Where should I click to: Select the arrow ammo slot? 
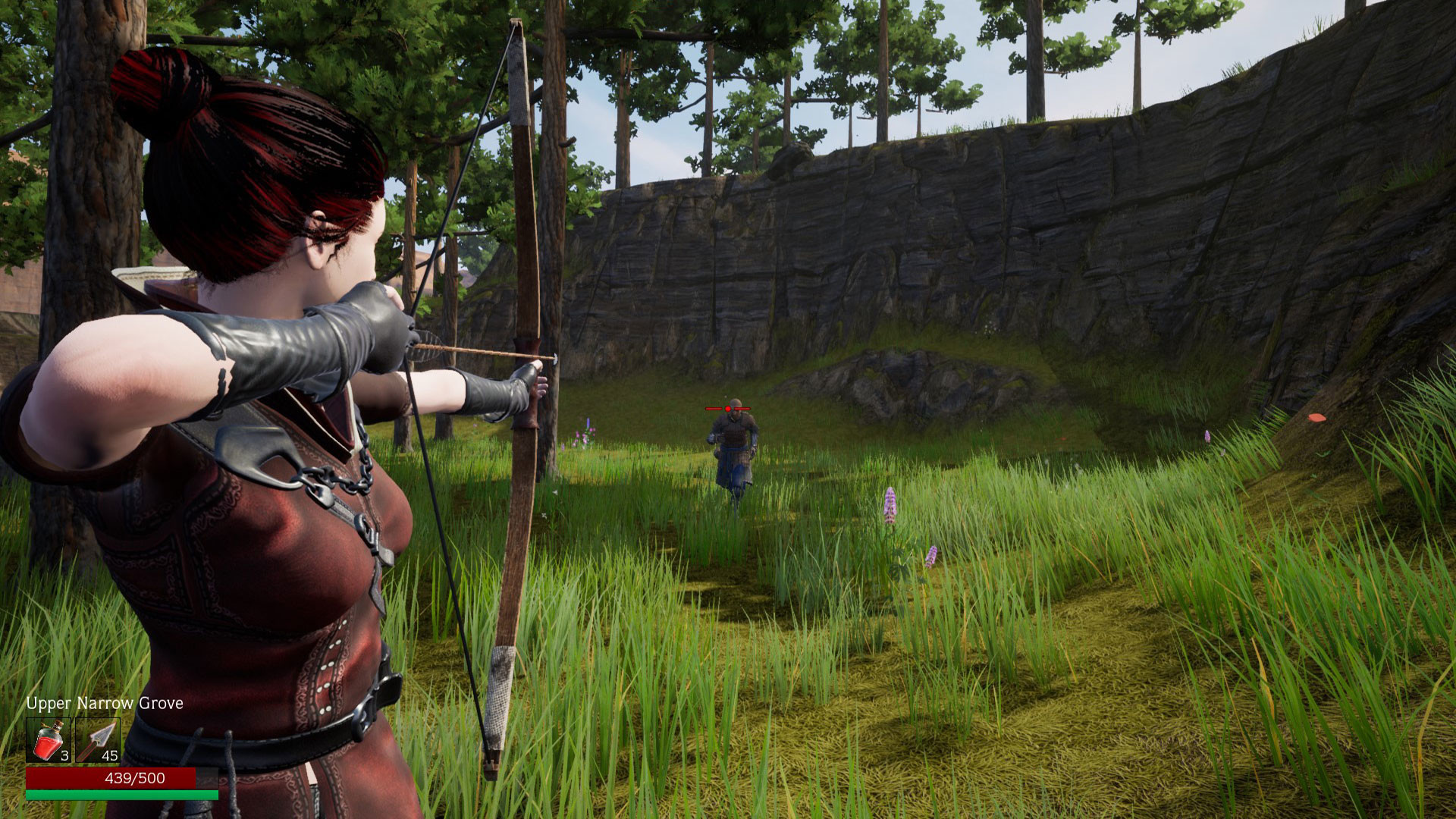(98, 740)
